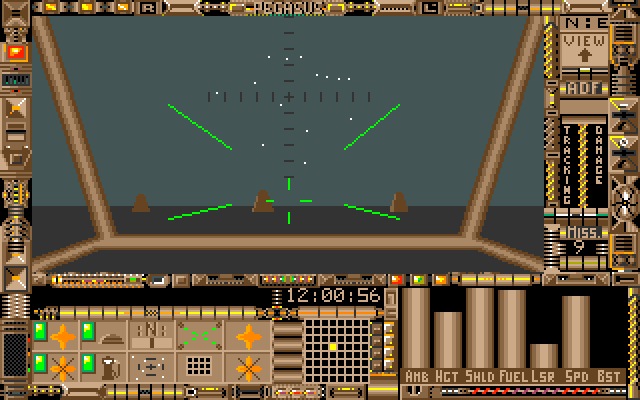Open the sector grid map
The image size is (640, 400).
333,348
